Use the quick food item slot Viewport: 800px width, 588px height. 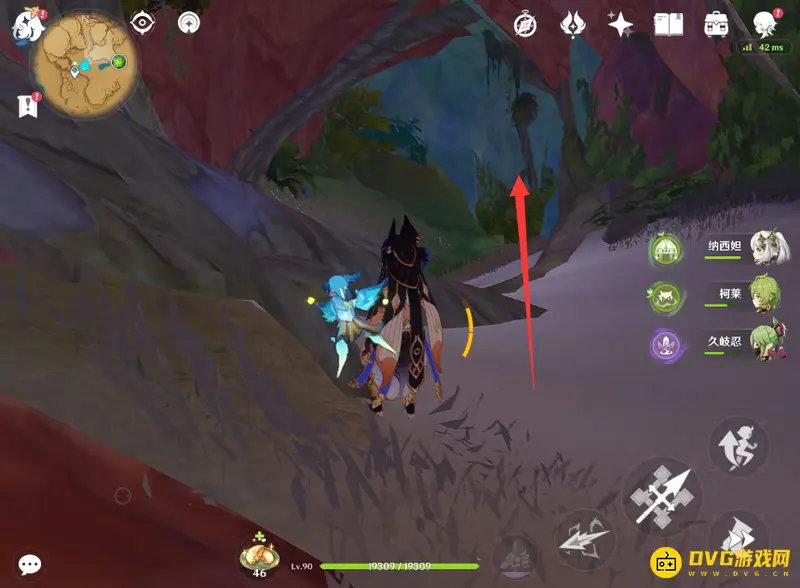coord(260,550)
